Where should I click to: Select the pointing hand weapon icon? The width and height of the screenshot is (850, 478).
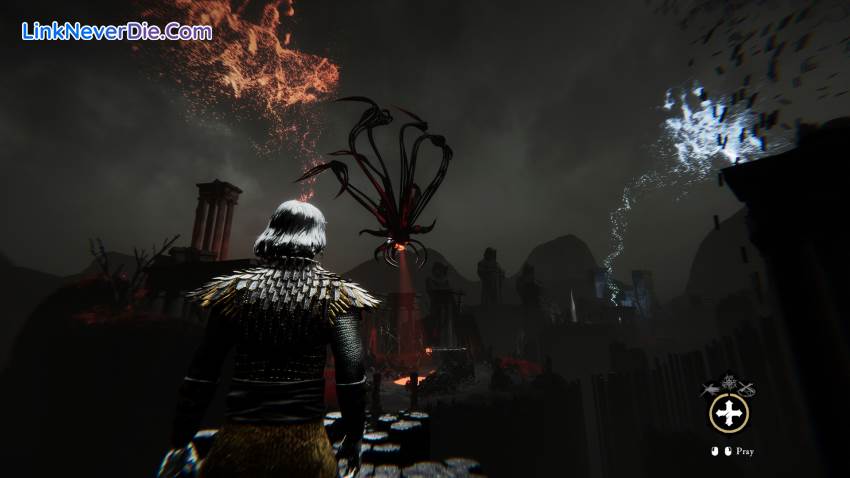712,389
